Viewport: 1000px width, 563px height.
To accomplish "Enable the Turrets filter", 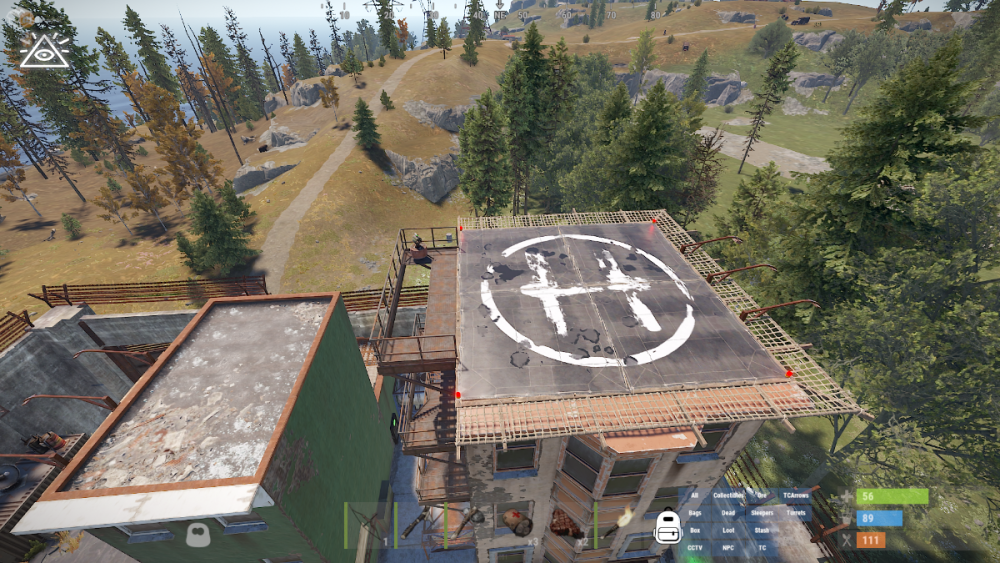I will click(x=796, y=513).
